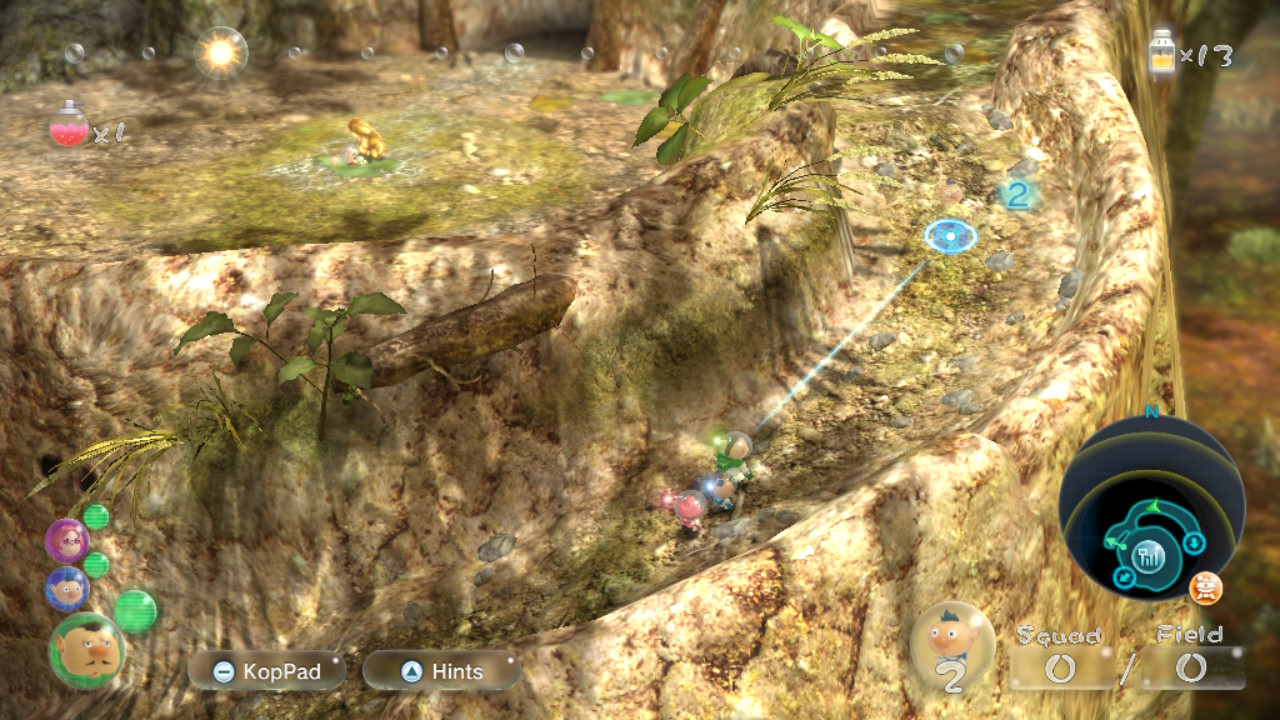Choose the pink-haired Brittany portrait
1280x720 pixels.
[x=67, y=541]
